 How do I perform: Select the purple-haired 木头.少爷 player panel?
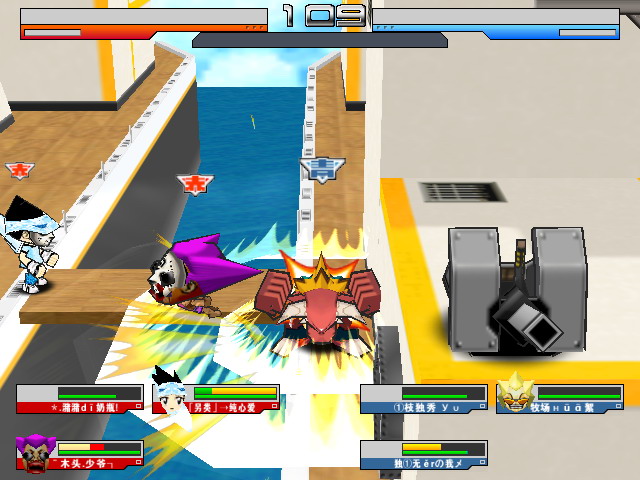pyautogui.click(x=80, y=455)
